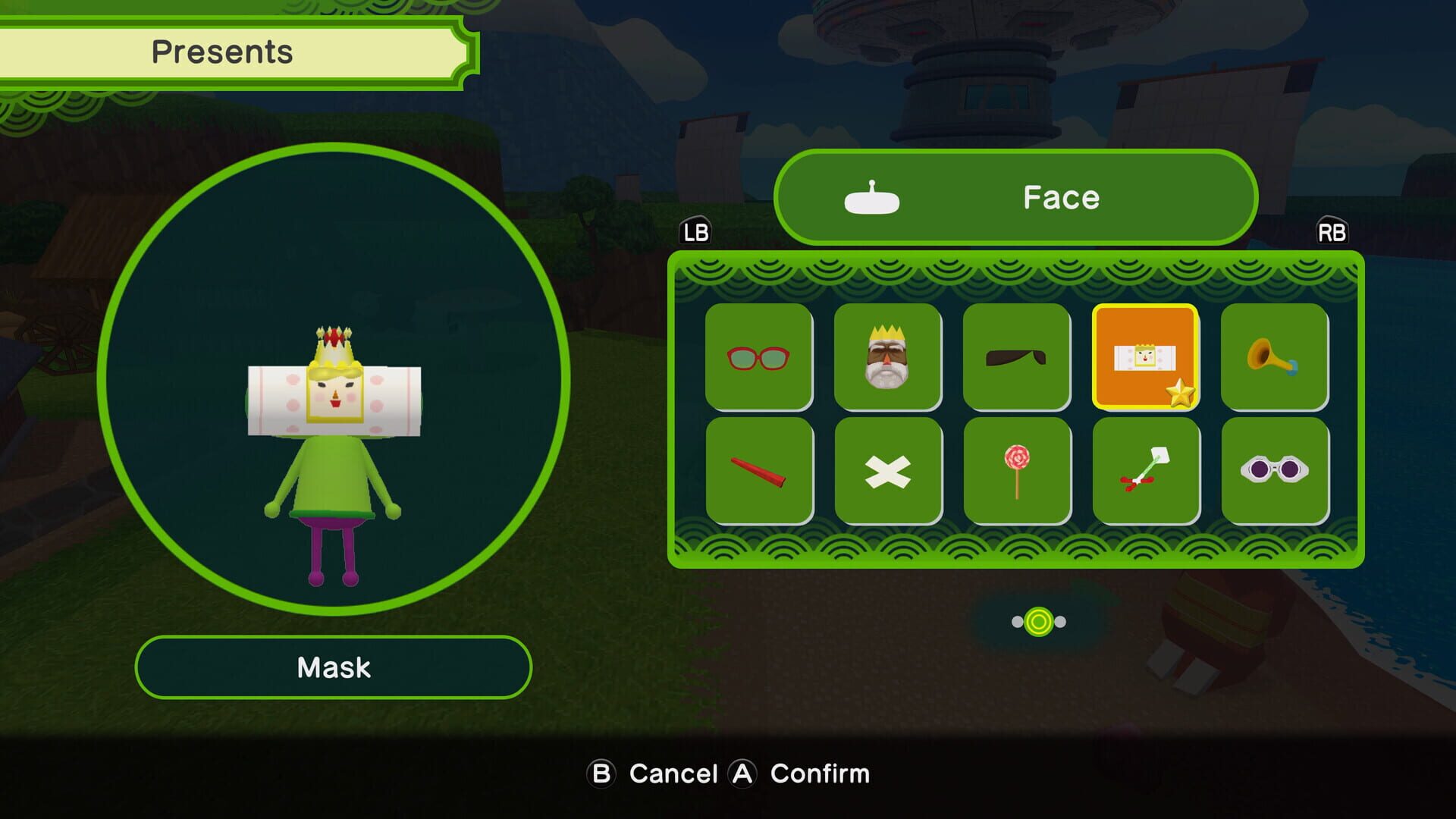The image size is (1456, 819).
Task: Select the white X bandage item
Action: click(889, 469)
